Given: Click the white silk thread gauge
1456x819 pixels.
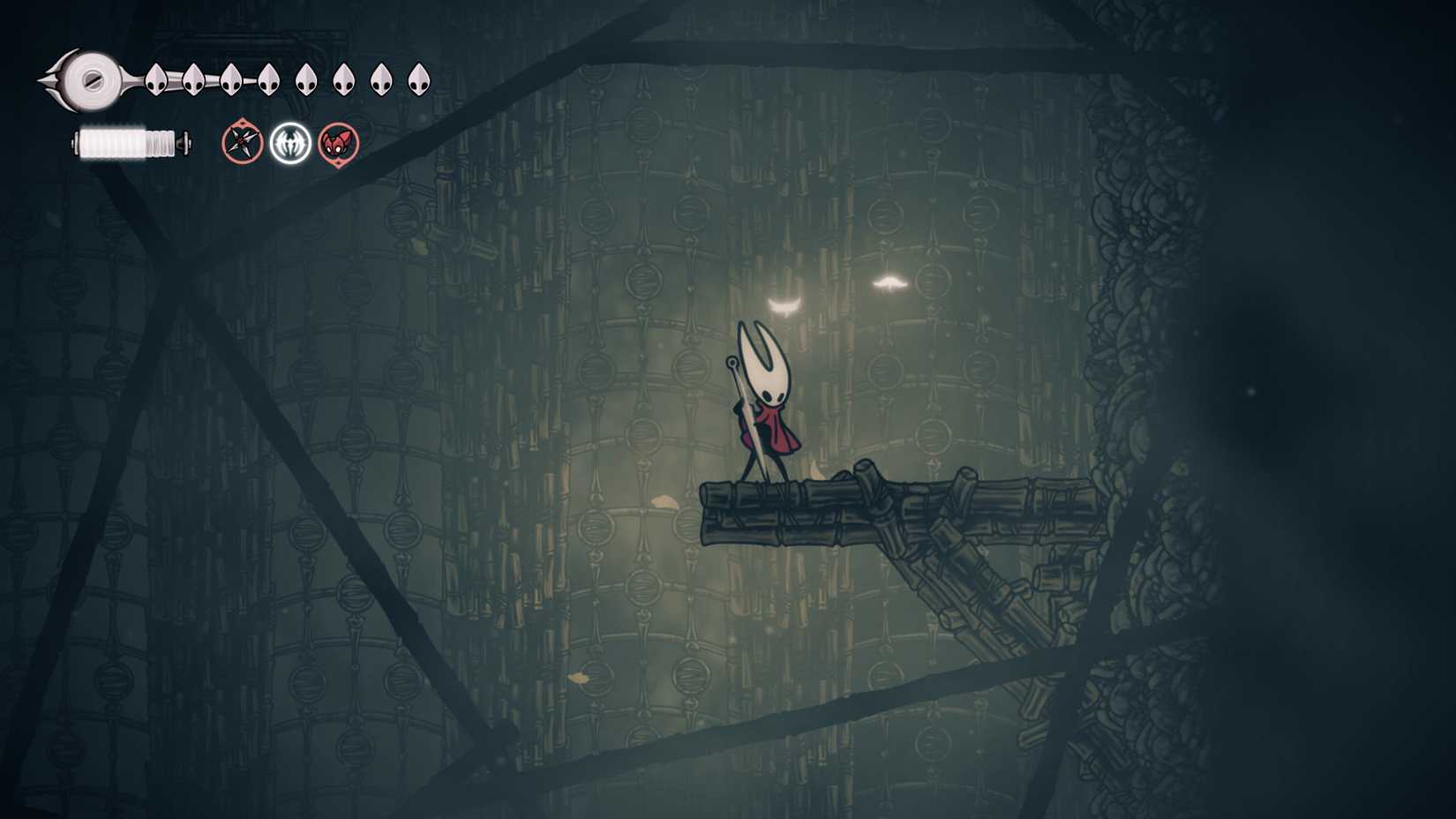Looking at the screenshot, I should [x=128, y=141].
